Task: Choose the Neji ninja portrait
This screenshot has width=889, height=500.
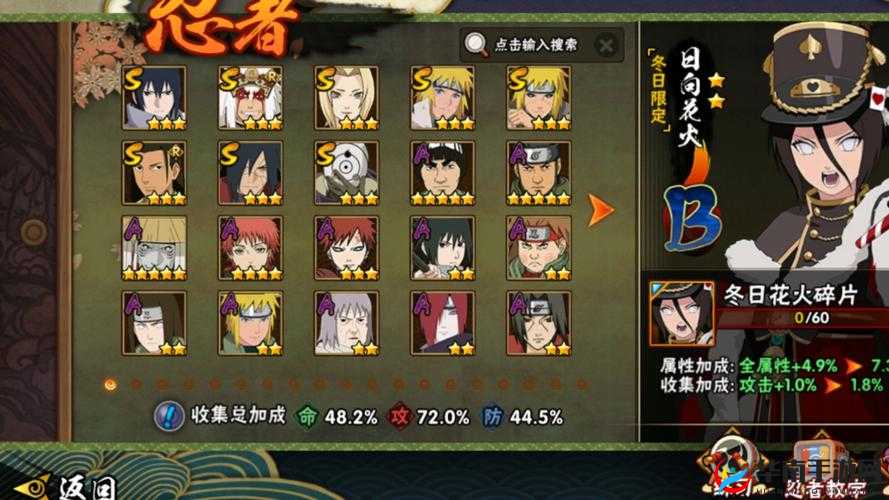Action: coord(153,321)
